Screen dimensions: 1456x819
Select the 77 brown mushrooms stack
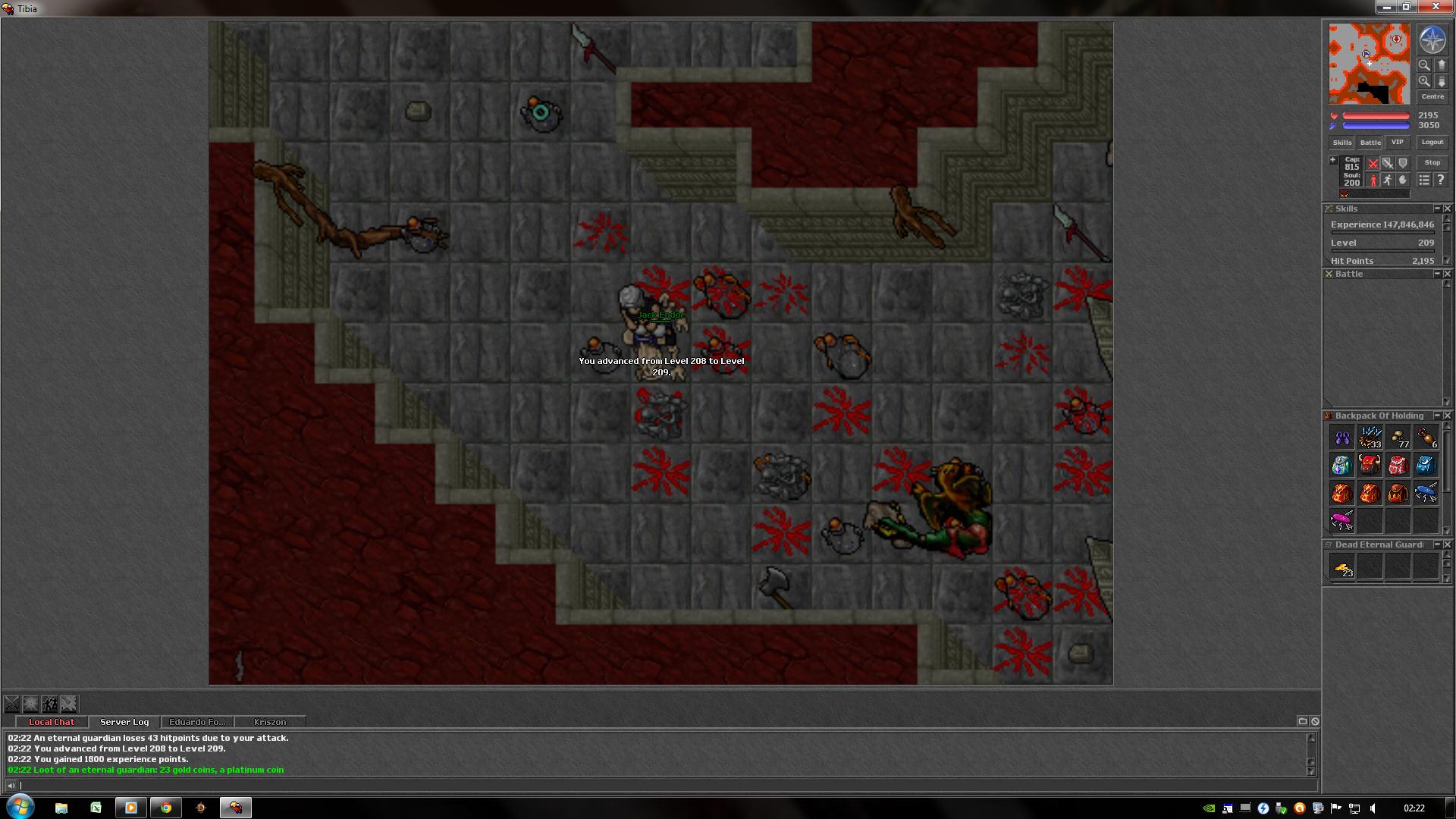(1398, 438)
